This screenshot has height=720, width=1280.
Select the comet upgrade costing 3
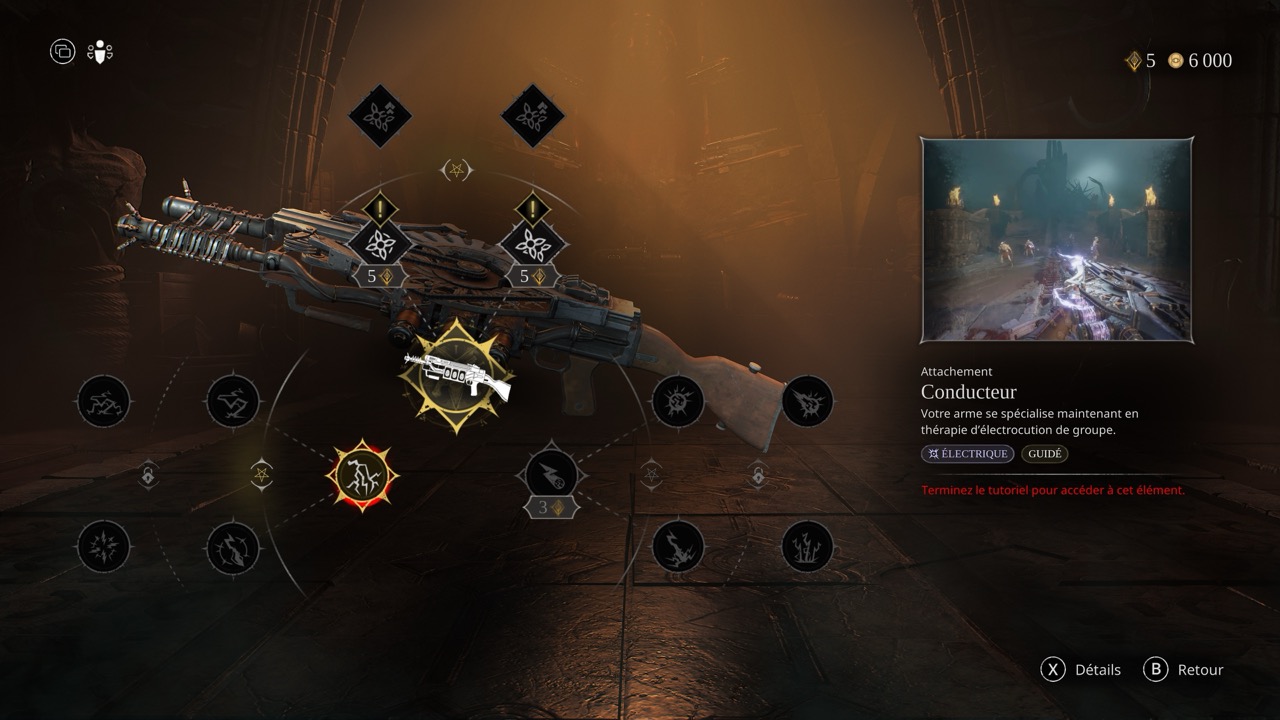point(551,474)
